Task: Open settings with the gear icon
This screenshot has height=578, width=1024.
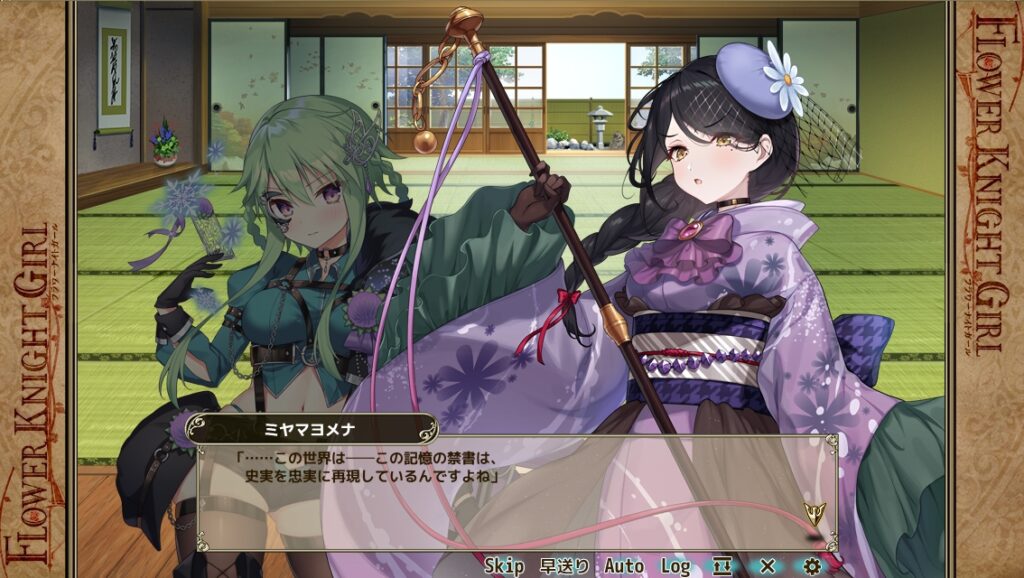Action: (812, 566)
